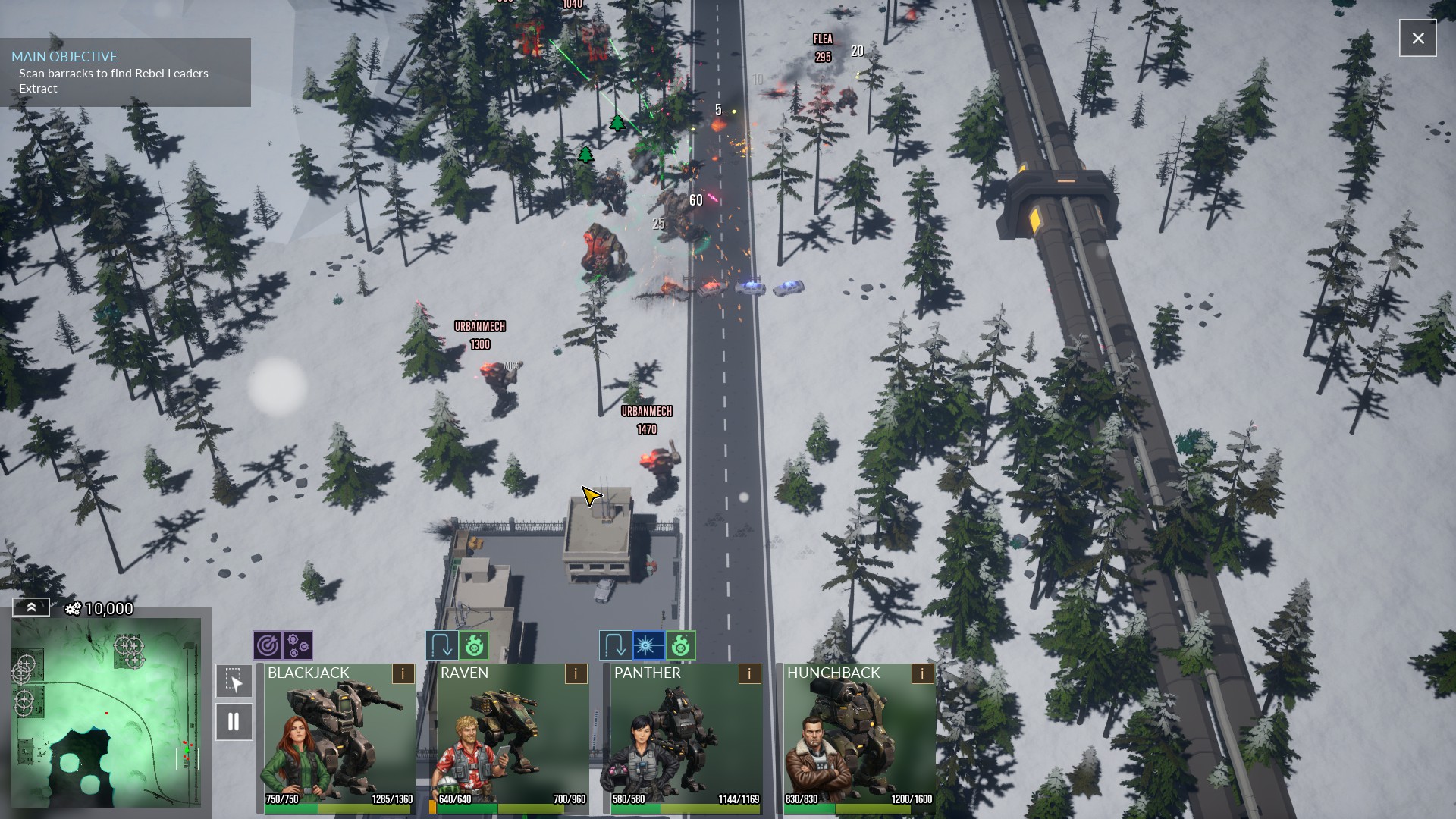Viewport: 1456px width, 819px height.
Task: Click the green minimap
Action: (x=106, y=713)
